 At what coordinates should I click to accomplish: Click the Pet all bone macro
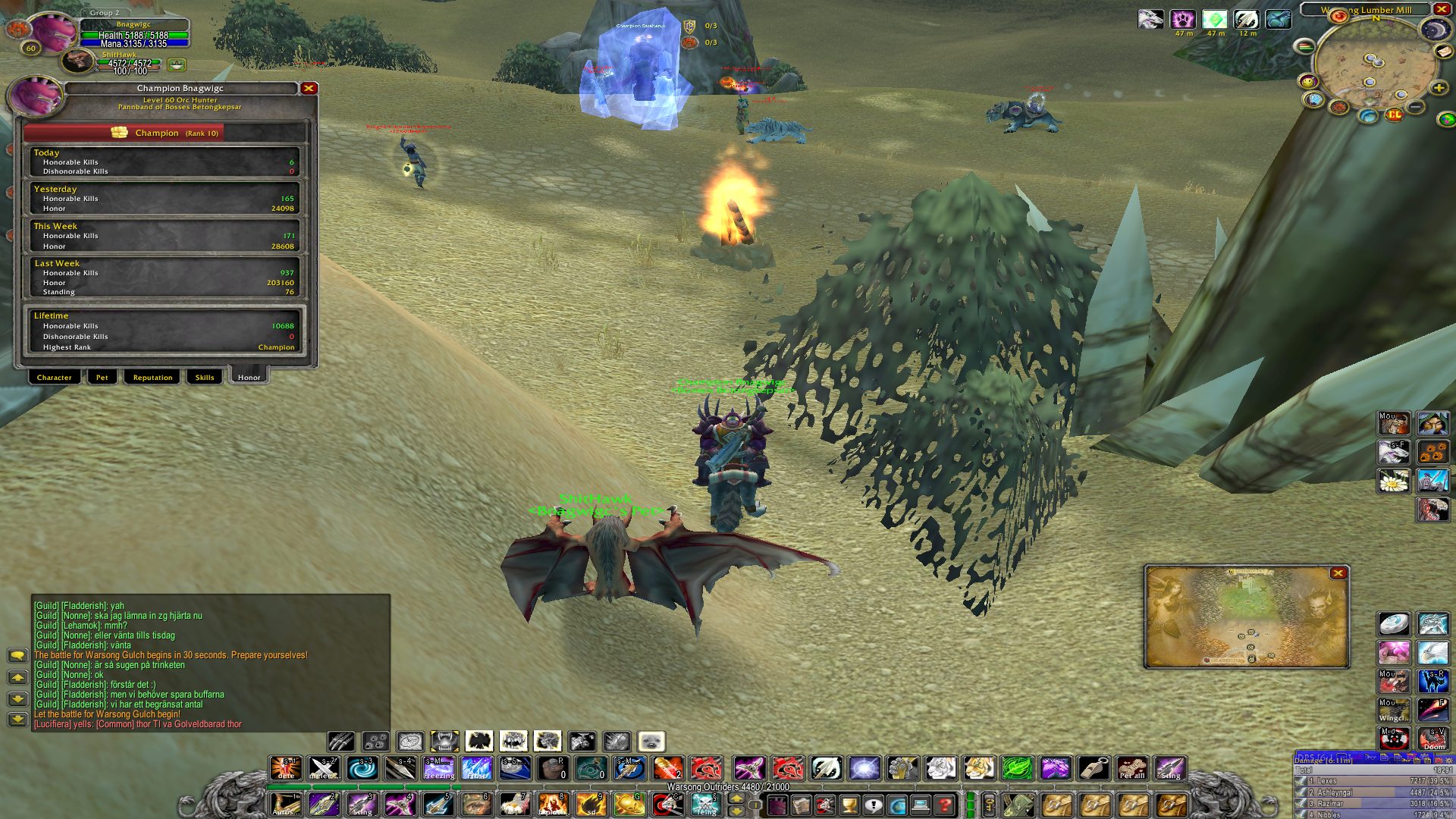pyautogui.click(x=1131, y=768)
